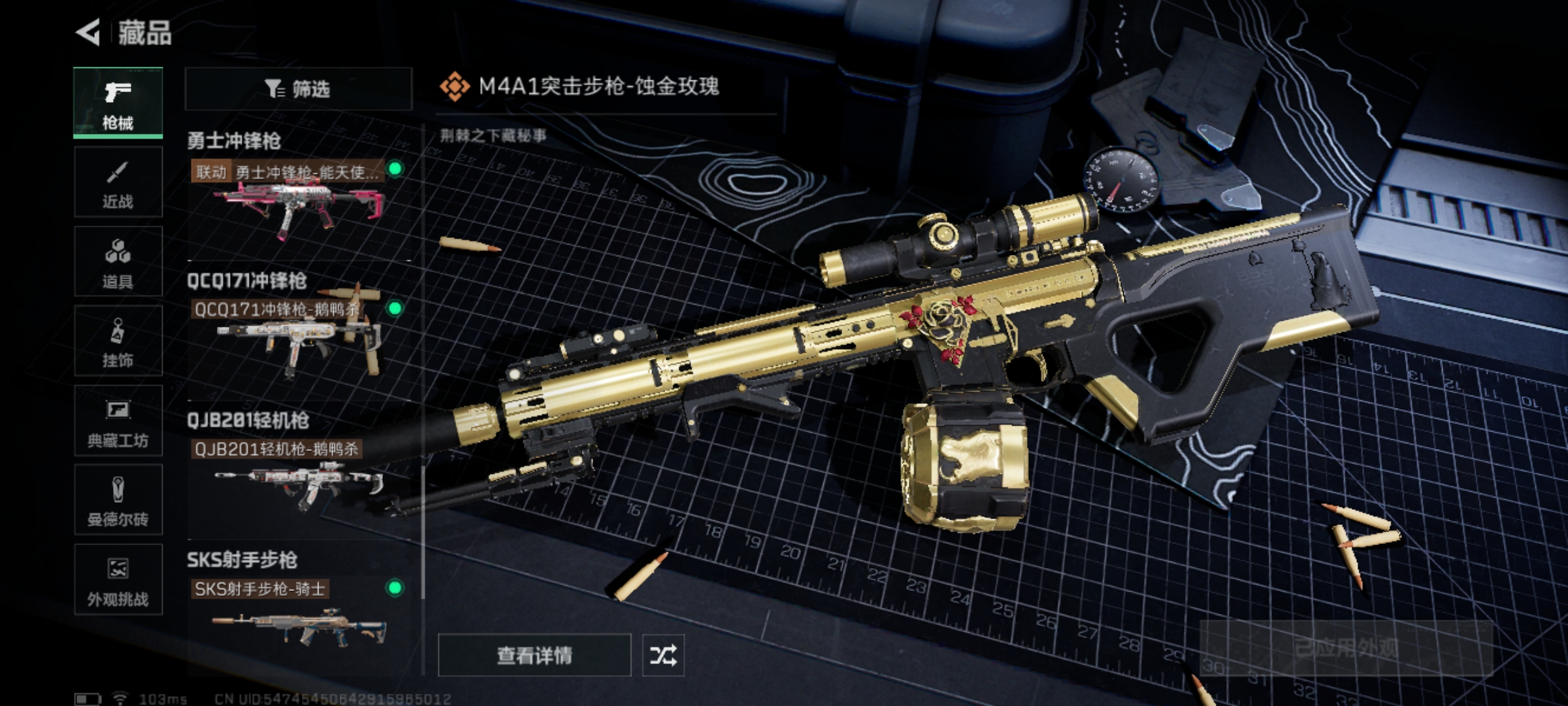This screenshot has width=1568, height=706.
Task: Switch to the 枪械 firearms tab
Action: (x=118, y=103)
